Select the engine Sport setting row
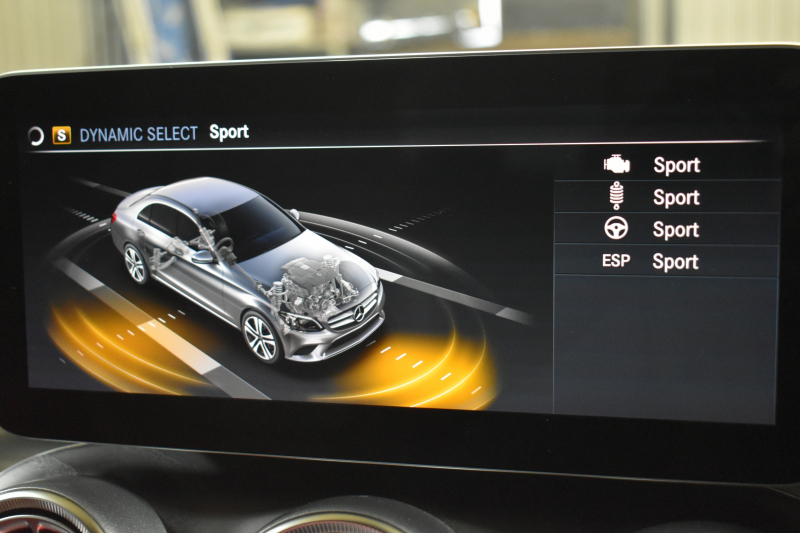Viewport: 800px width, 533px height. 666,165
